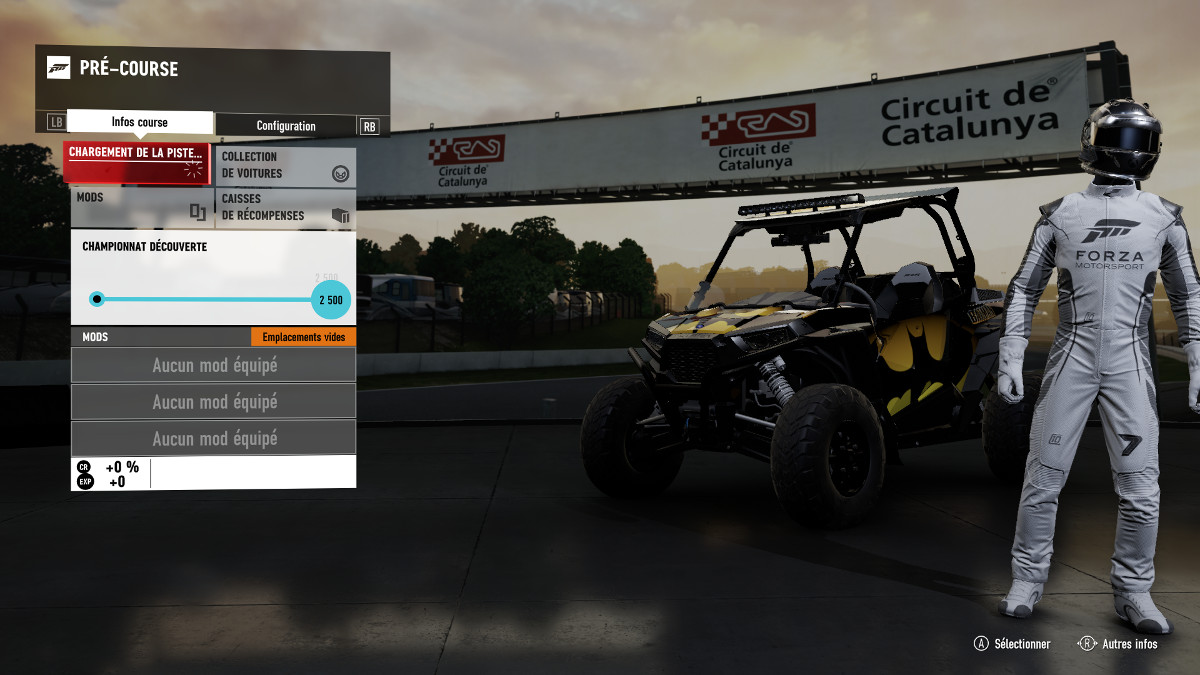
Task: Open the Mods tile
Action: (x=140, y=206)
